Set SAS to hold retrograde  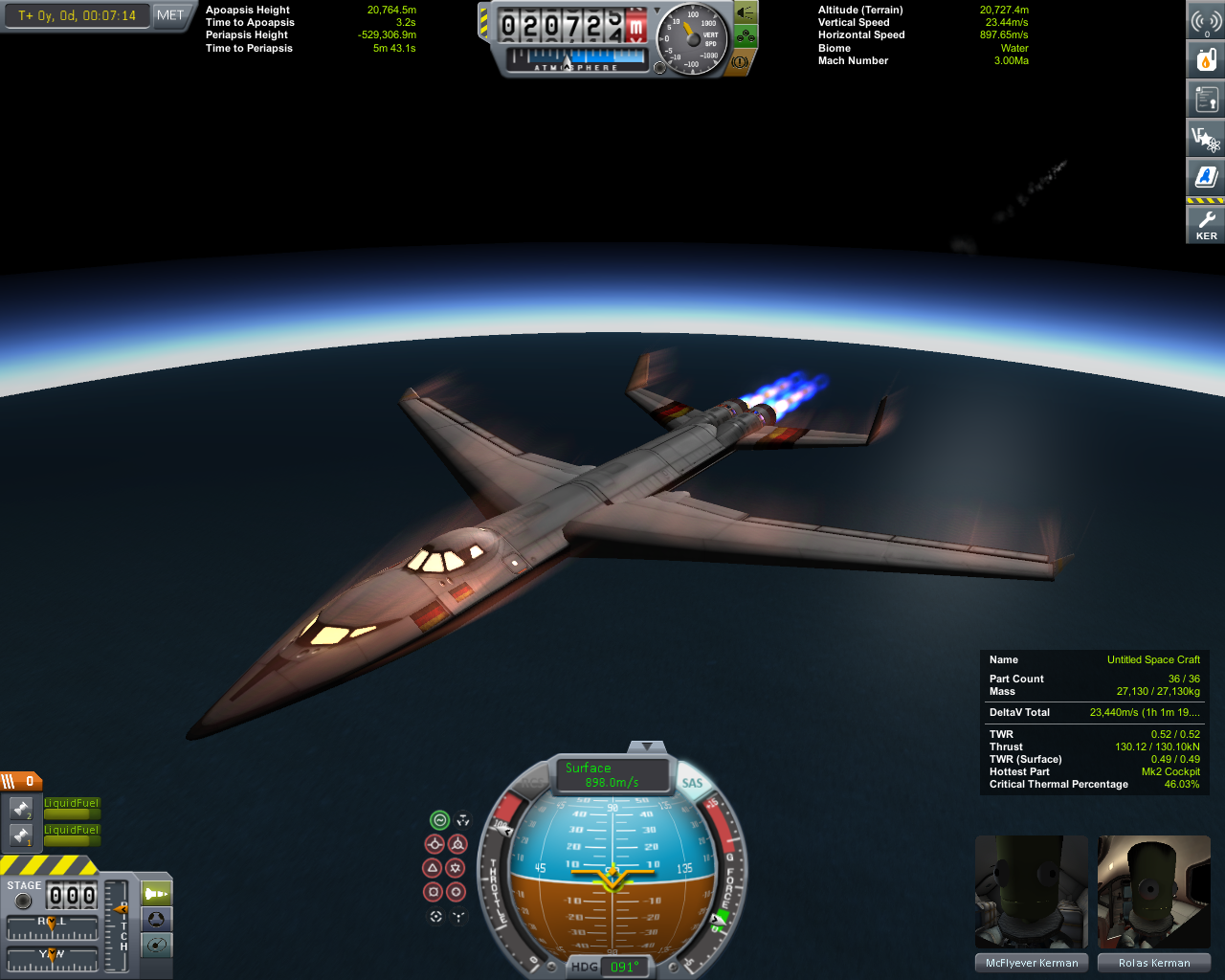[457, 844]
